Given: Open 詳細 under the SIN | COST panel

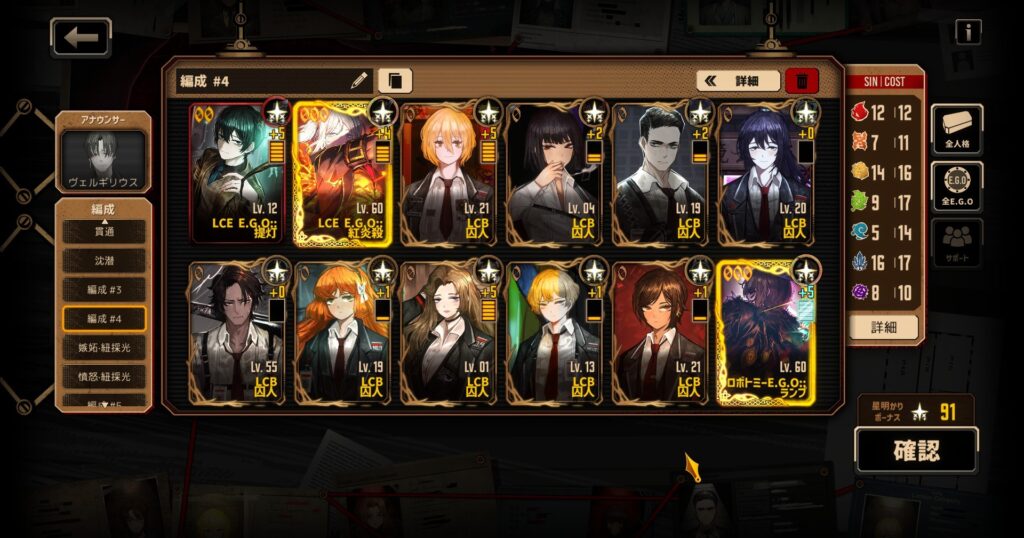Looking at the screenshot, I should [883, 326].
